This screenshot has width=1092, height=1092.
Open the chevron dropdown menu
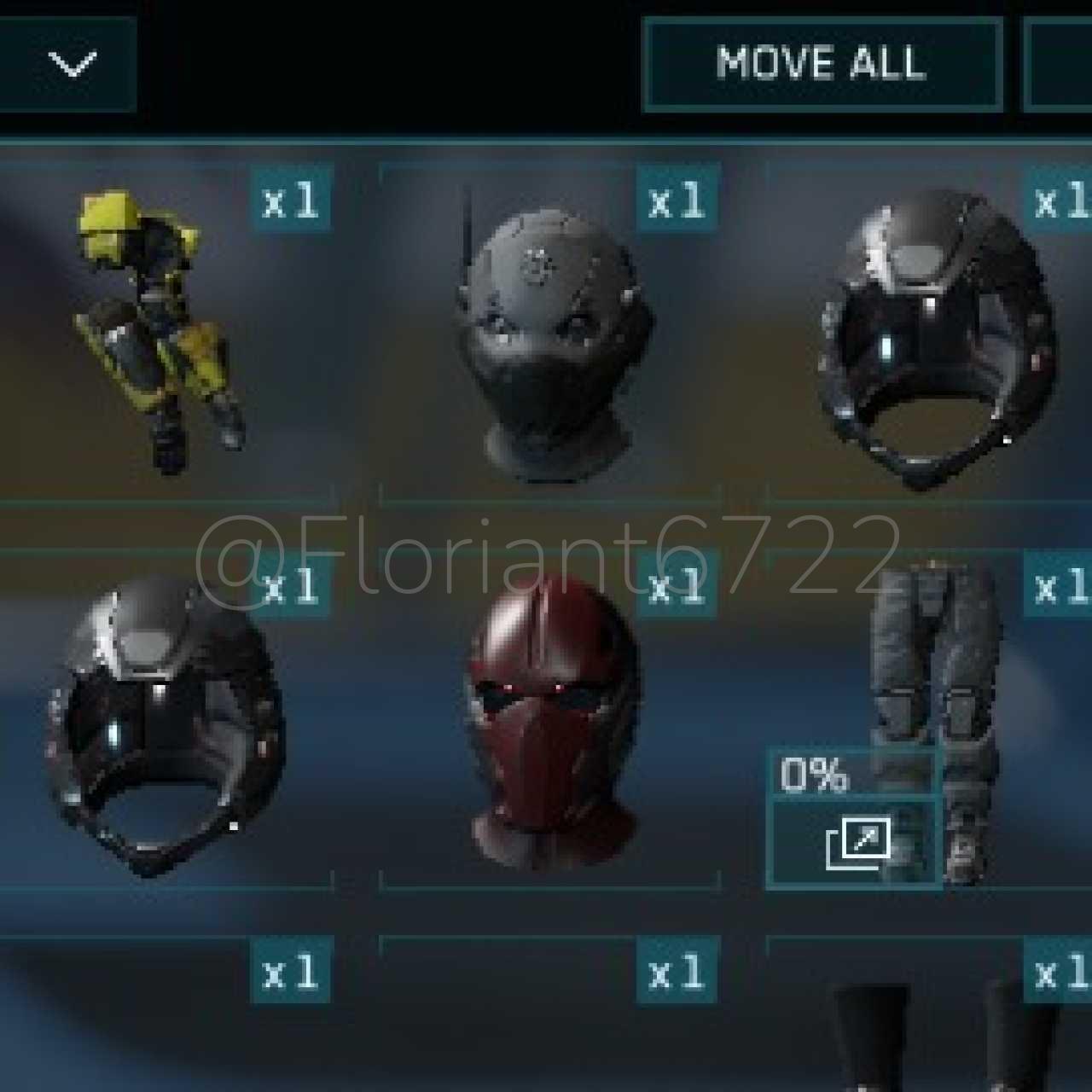72,64
